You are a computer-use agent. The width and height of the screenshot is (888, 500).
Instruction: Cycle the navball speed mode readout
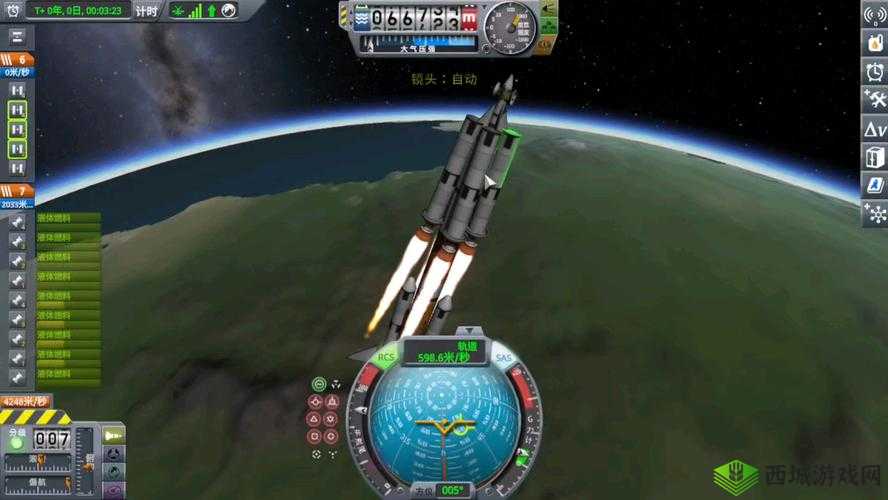[443, 352]
